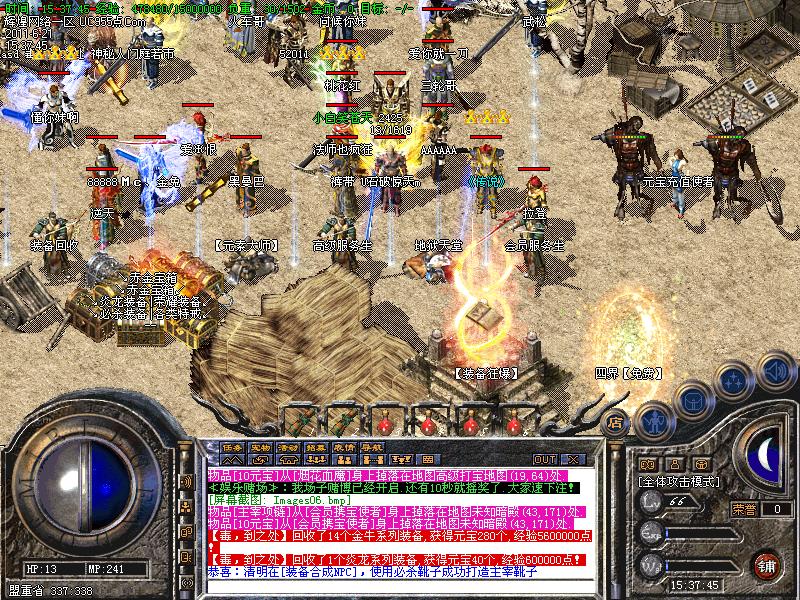Open the red 铺 stall button

point(768,565)
